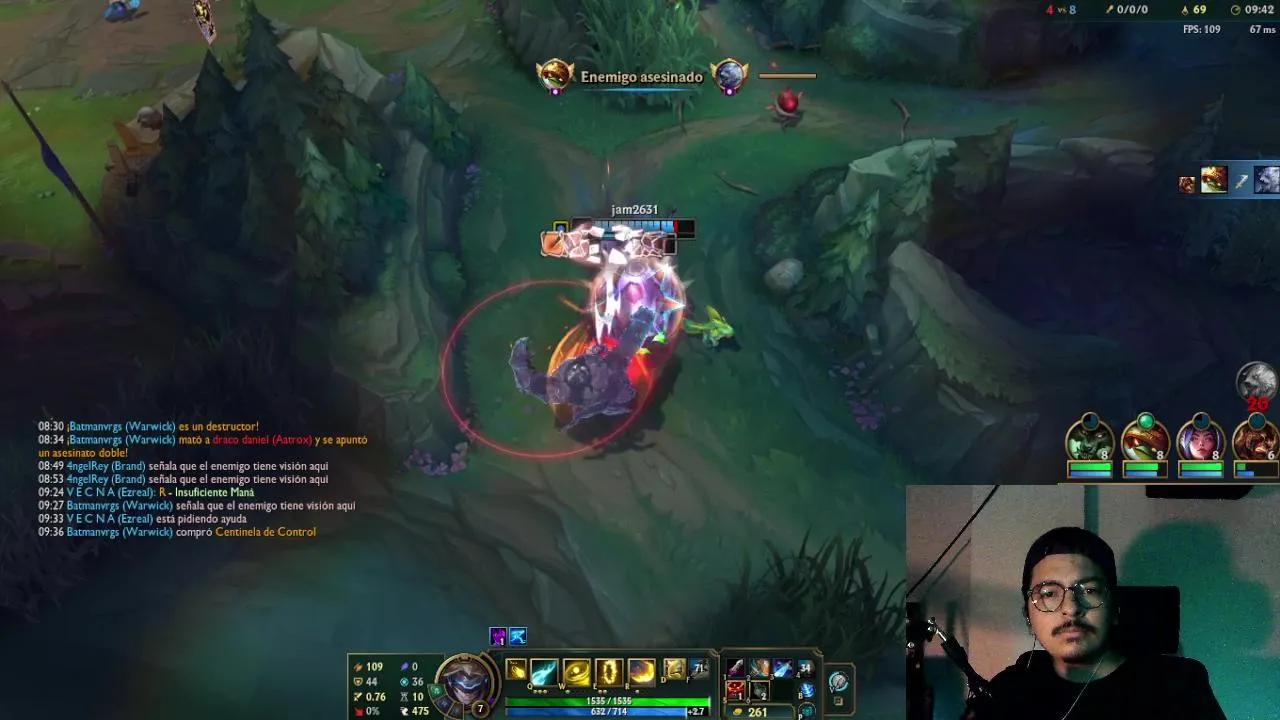Activate the Control Ward in item slot 5
The height and width of the screenshot is (720, 1280).
point(734,691)
